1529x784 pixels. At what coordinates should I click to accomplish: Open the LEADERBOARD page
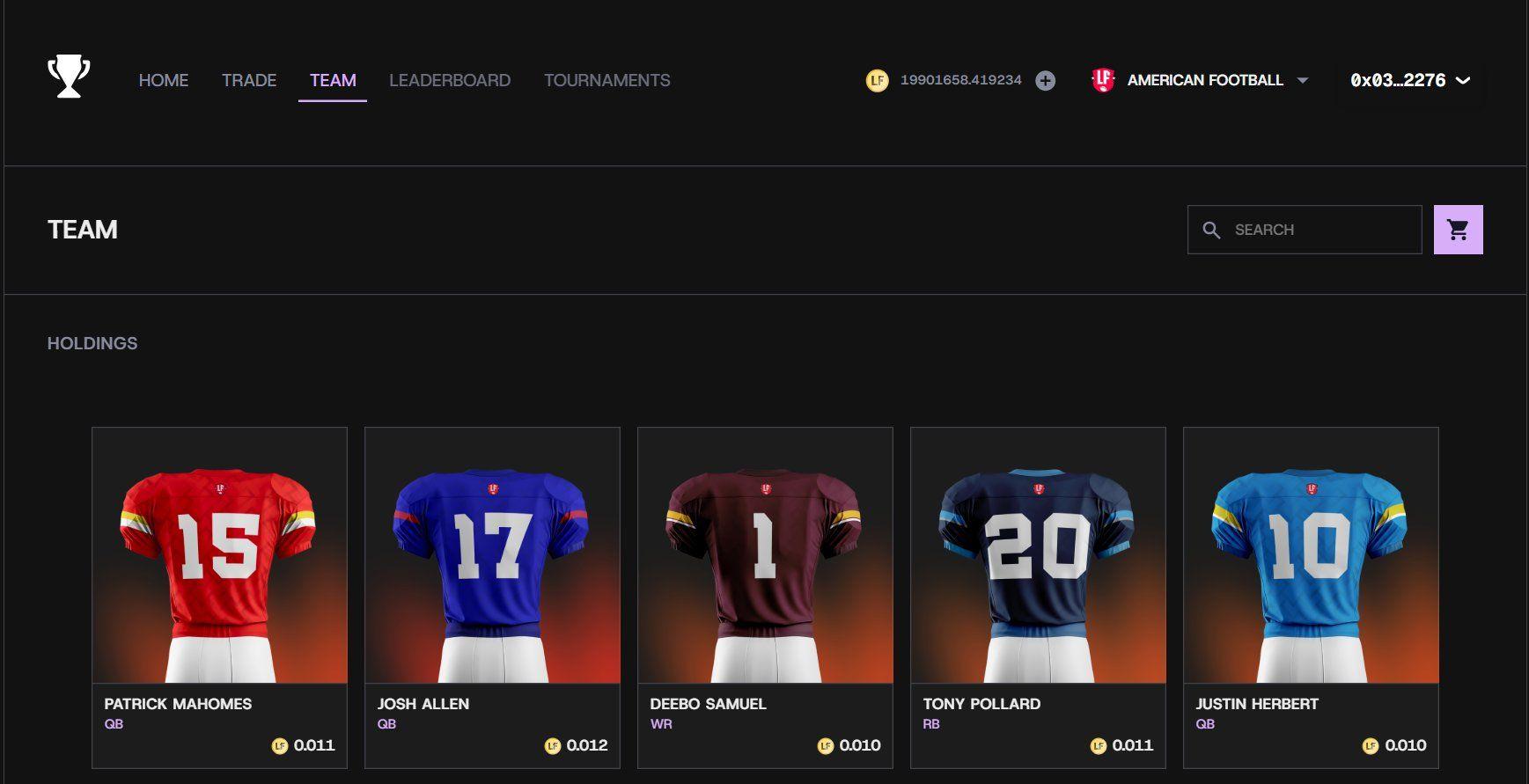tap(450, 80)
